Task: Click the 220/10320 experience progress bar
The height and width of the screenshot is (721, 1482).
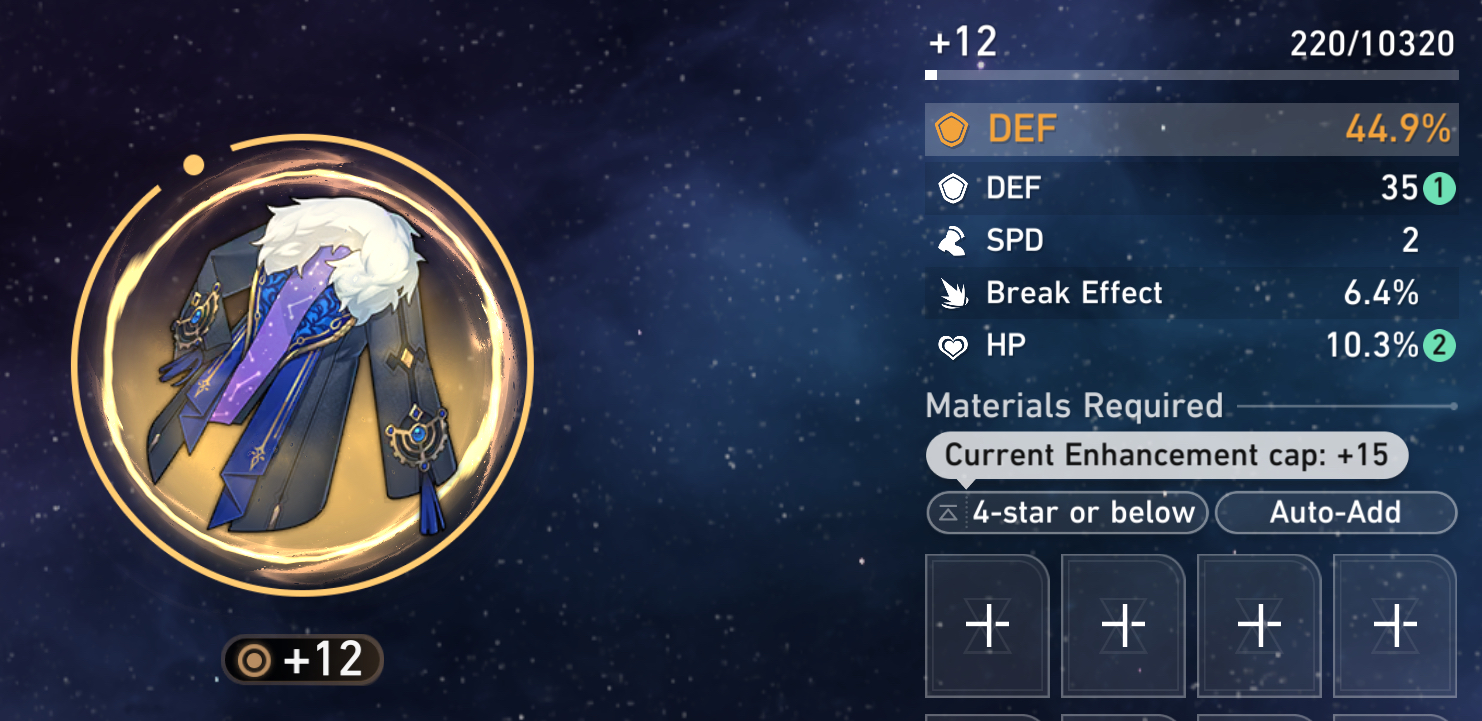Action: click(1190, 72)
